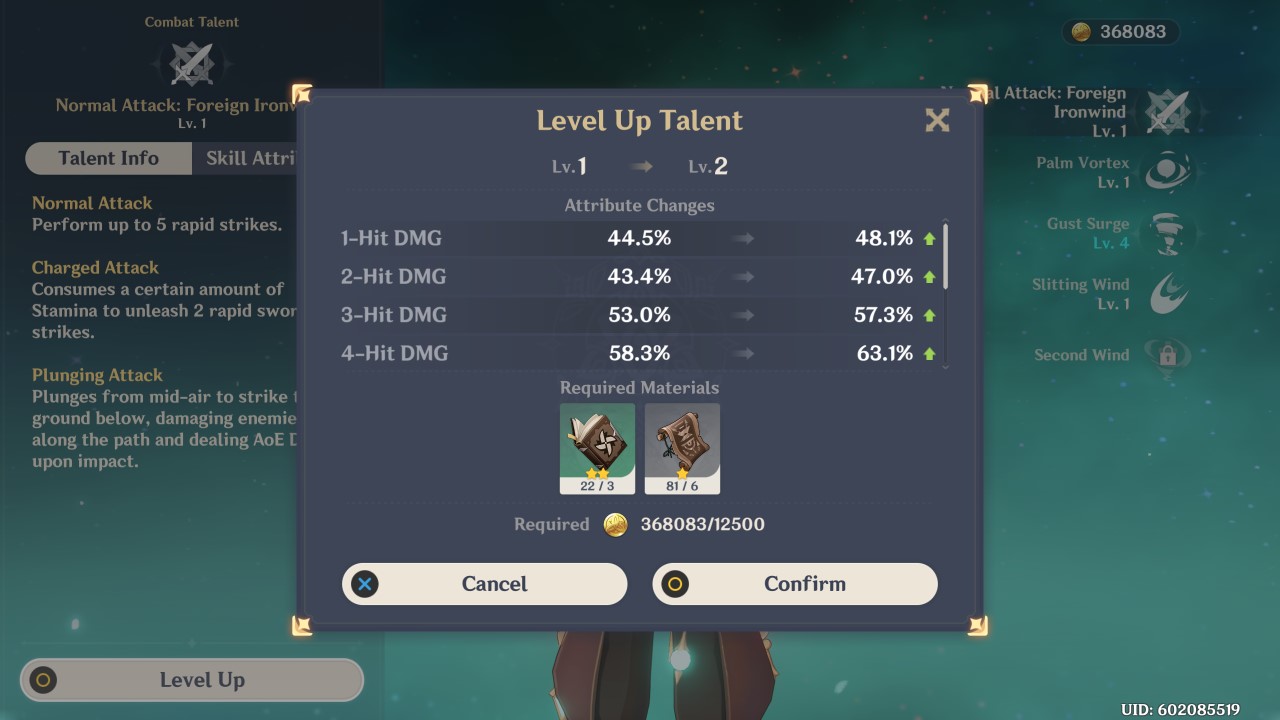Switch to the Talent Info tab
Image resolution: width=1280 pixels, height=720 pixels.
point(107,158)
